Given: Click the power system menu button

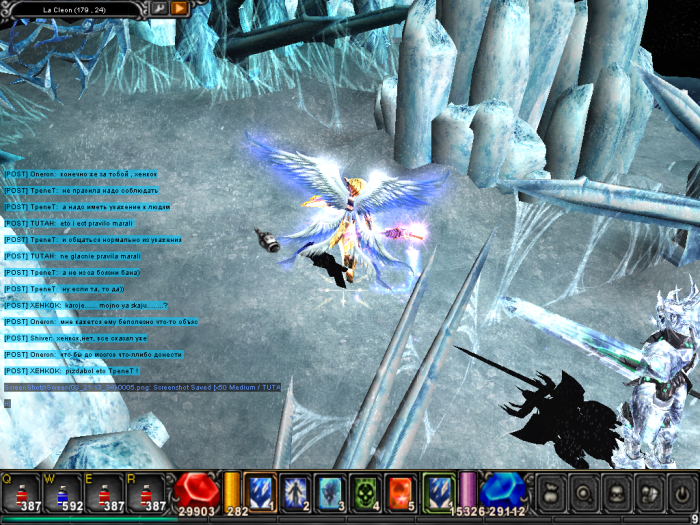Looking at the screenshot, I should click(x=681, y=493).
